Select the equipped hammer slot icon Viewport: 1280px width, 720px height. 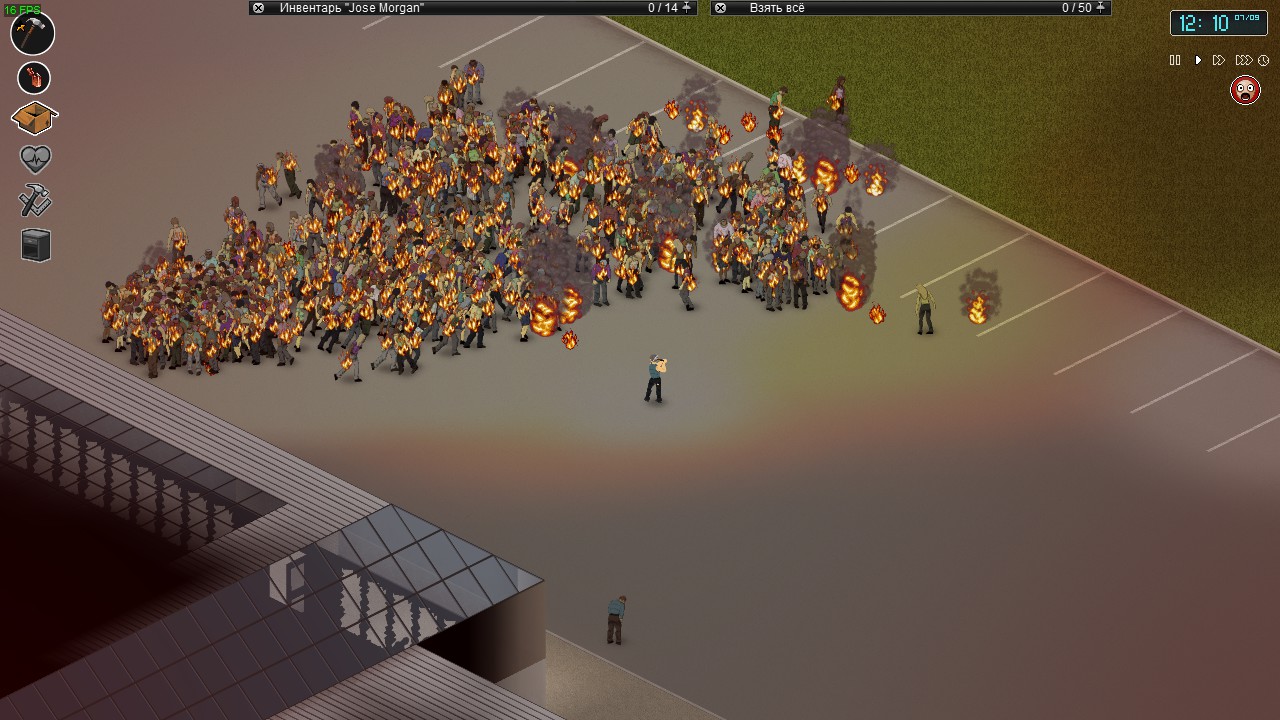click(33, 33)
